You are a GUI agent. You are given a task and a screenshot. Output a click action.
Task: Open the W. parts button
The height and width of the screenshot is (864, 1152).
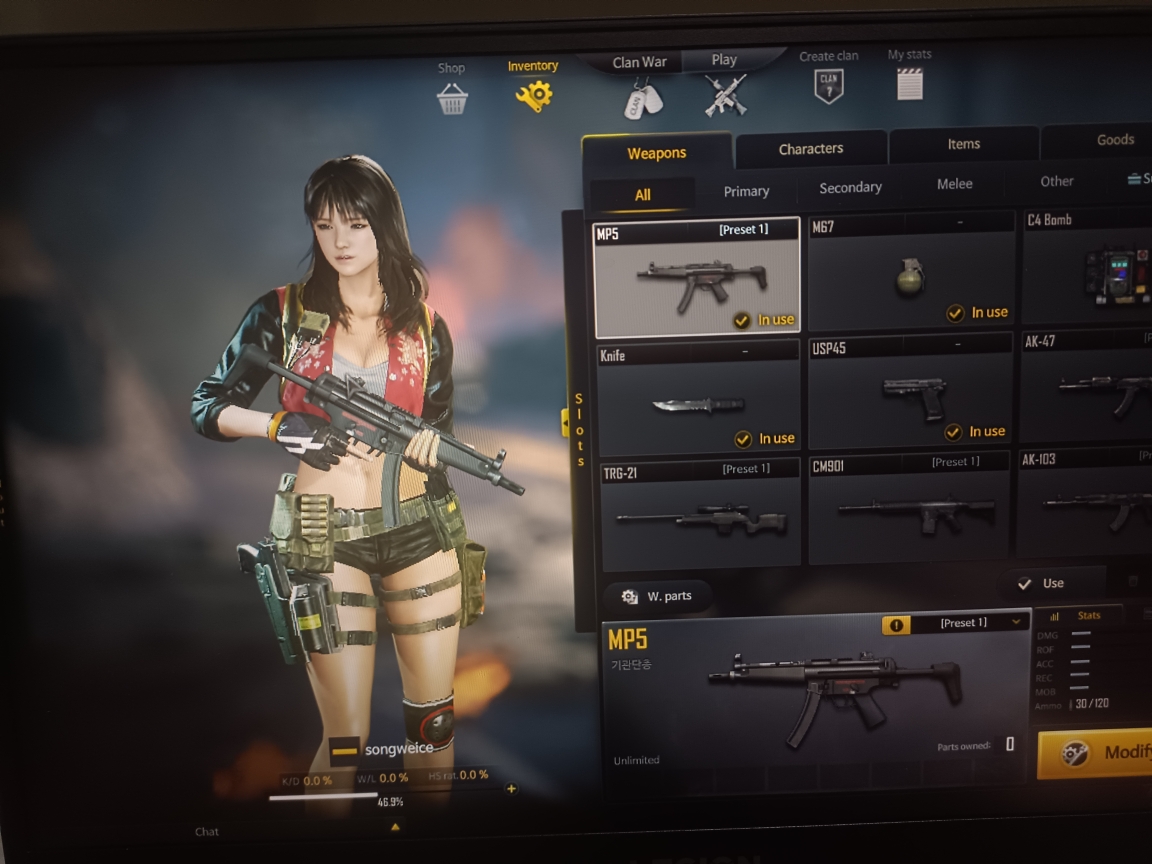[x=657, y=597]
